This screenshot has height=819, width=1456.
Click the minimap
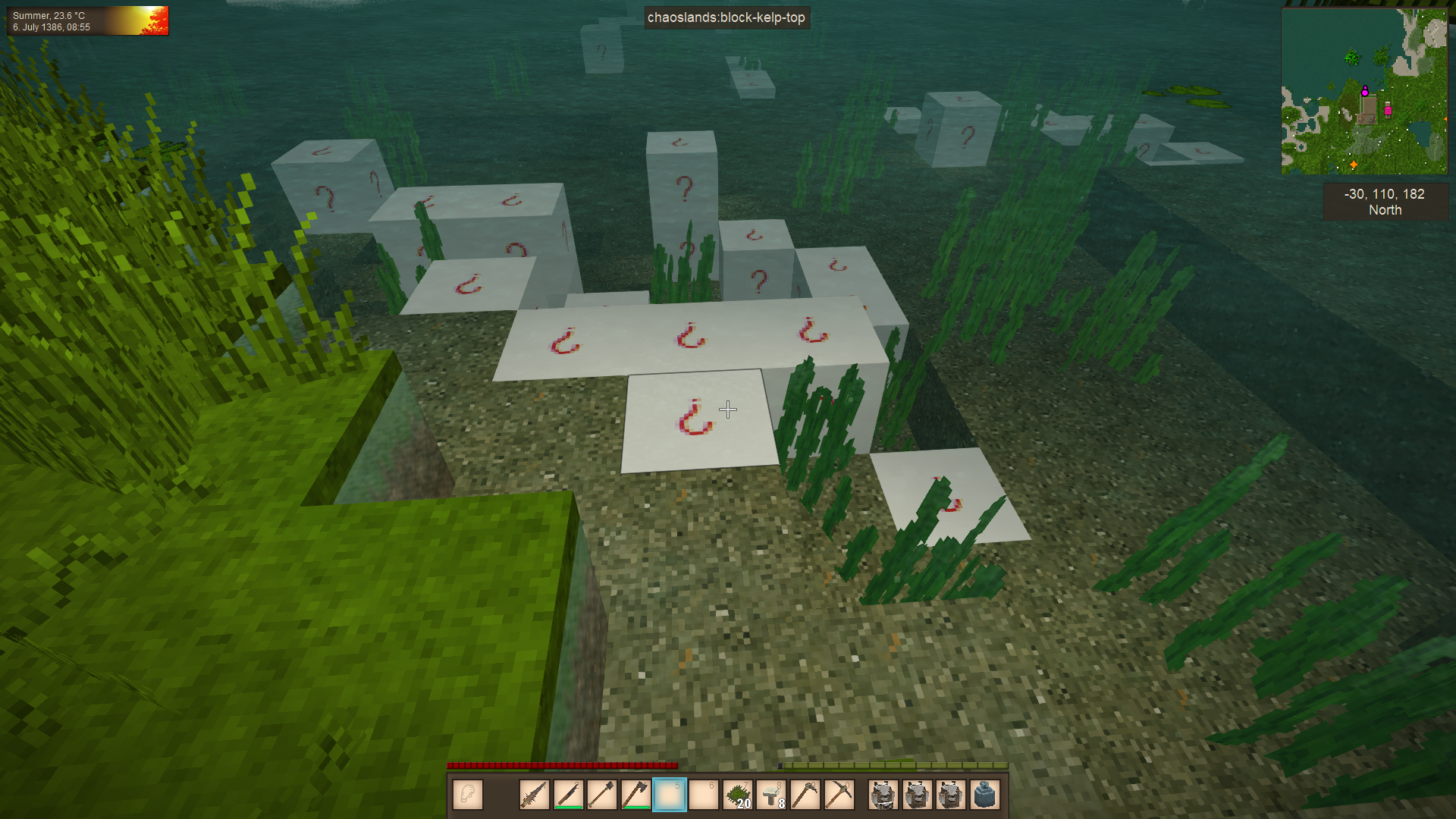(1363, 91)
